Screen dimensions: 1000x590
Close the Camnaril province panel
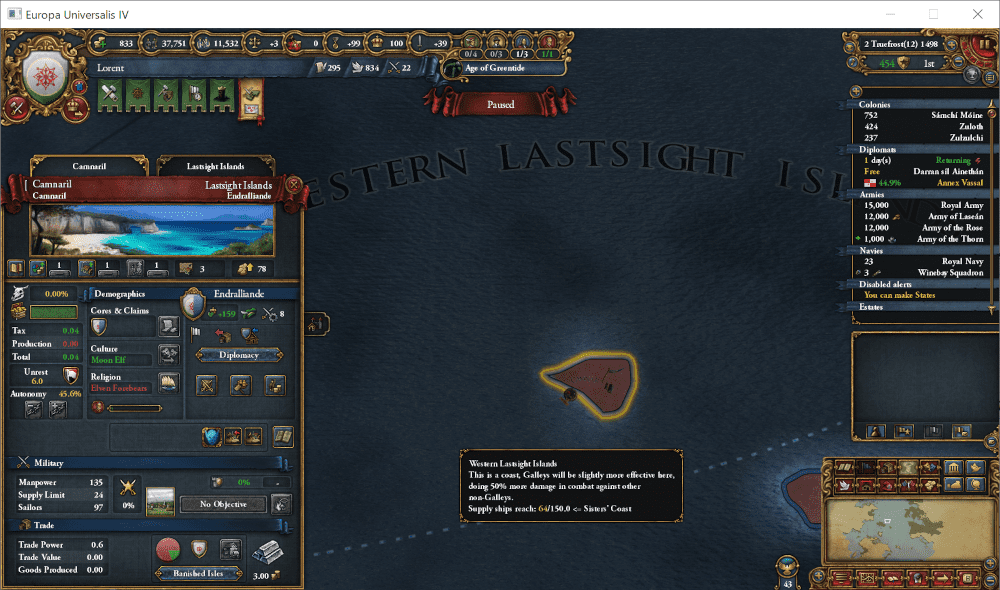pos(294,185)
